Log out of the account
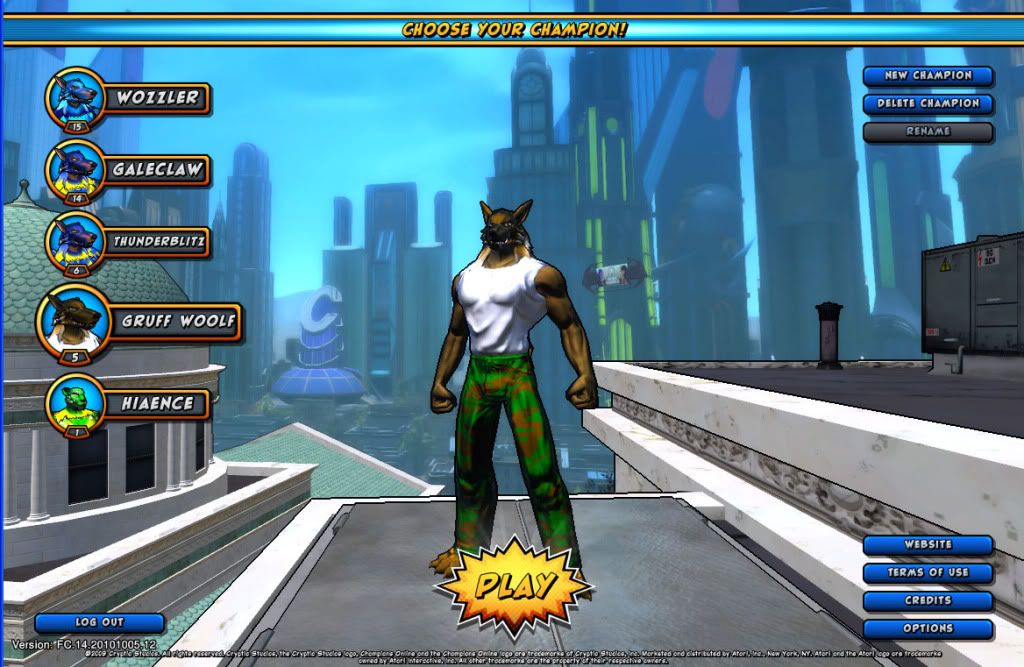The image size is (1024, 667). coord(99,623)
